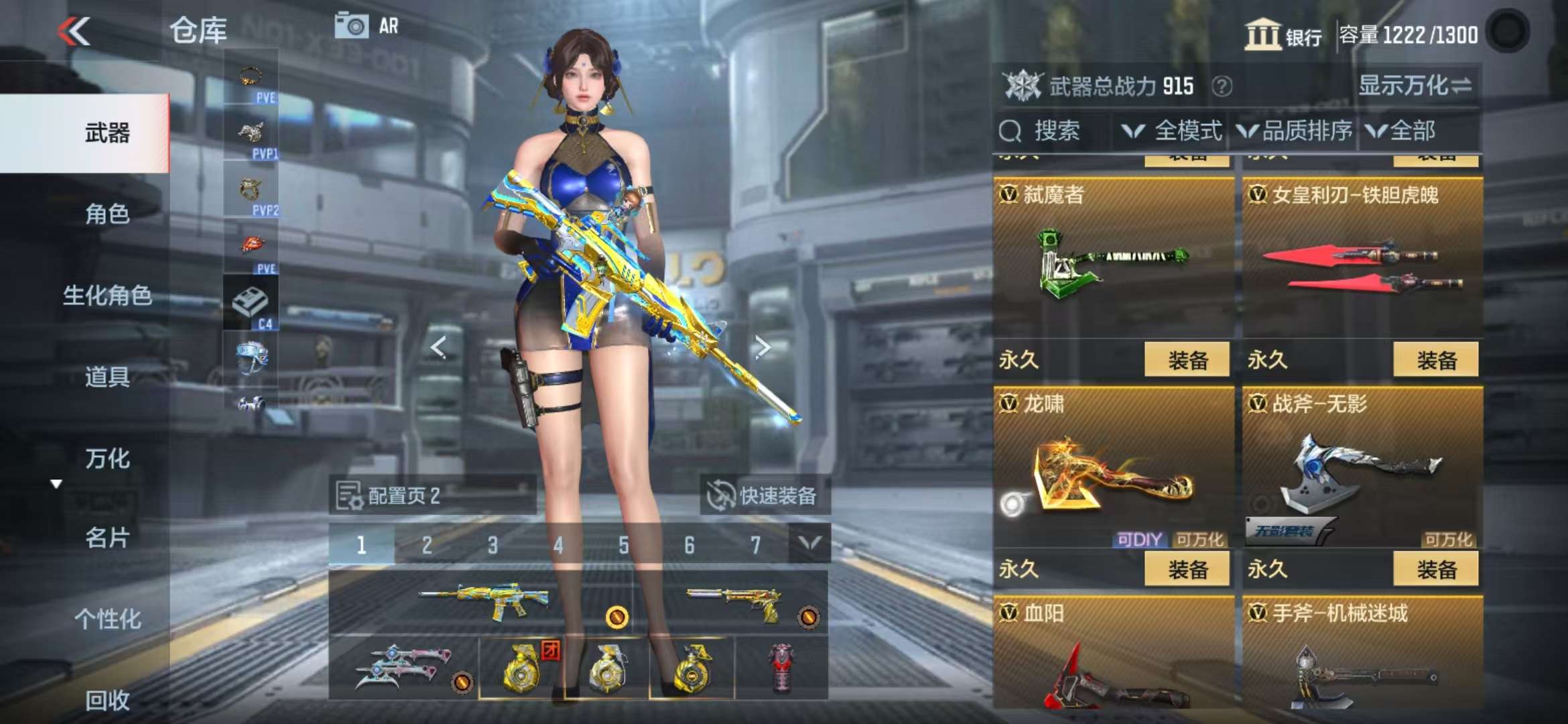Open the 银行 bank
Screen dimensions: 1568x724
click(1283, 34)
